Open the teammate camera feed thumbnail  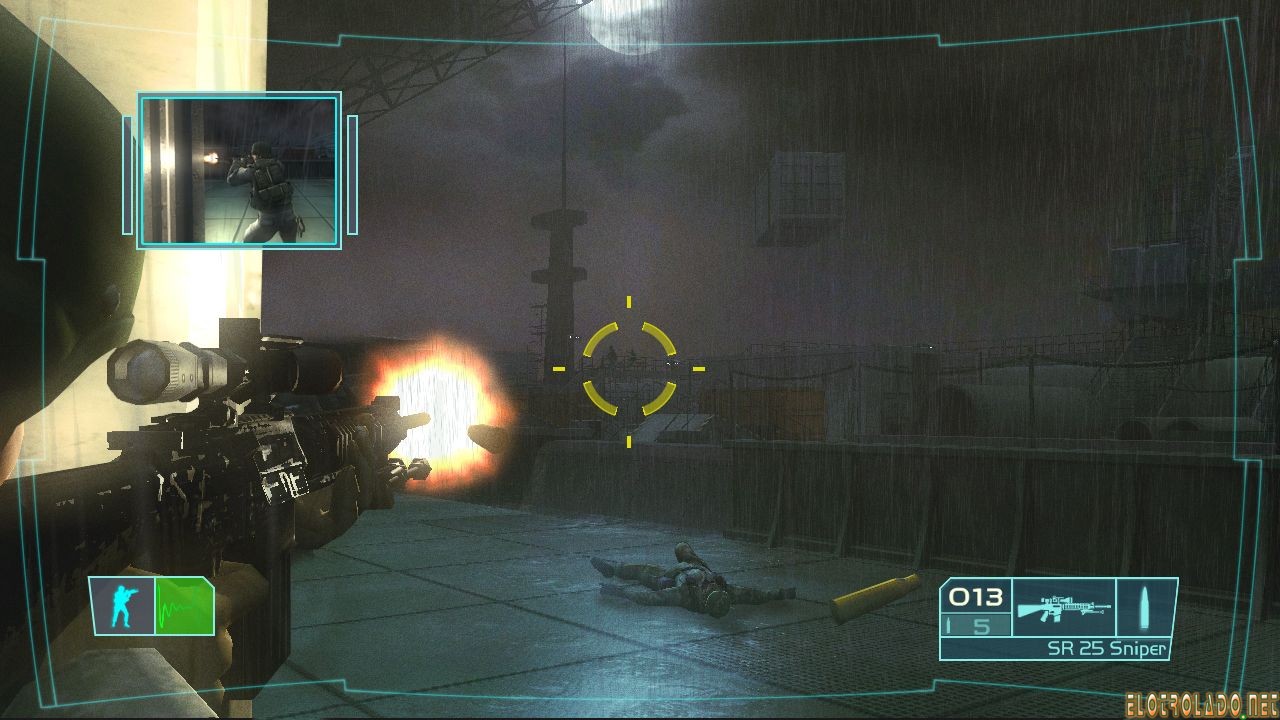(240, 171)
